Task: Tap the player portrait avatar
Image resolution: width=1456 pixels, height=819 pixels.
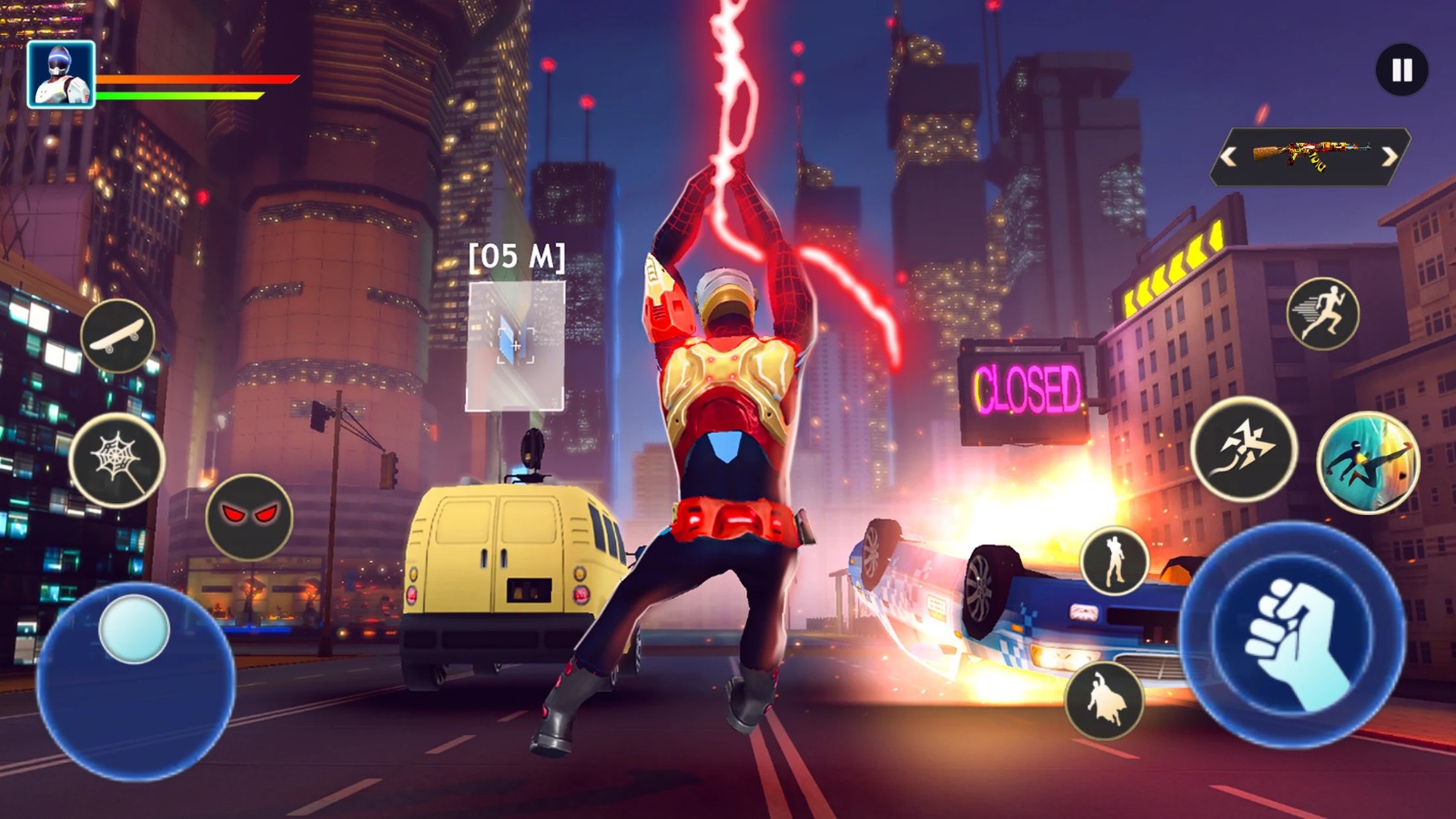Action: tap(61, 75)
